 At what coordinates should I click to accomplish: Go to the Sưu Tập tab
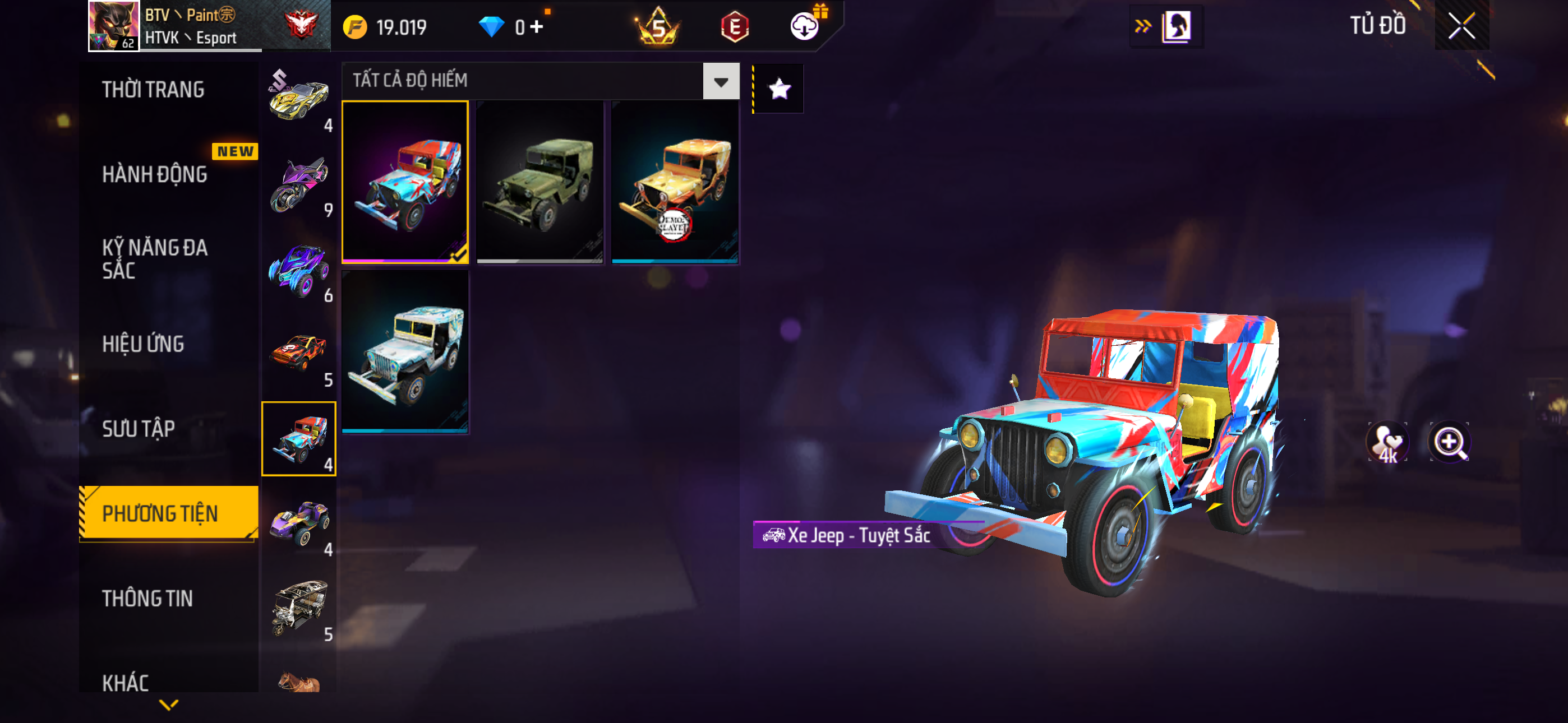[138, 429]
